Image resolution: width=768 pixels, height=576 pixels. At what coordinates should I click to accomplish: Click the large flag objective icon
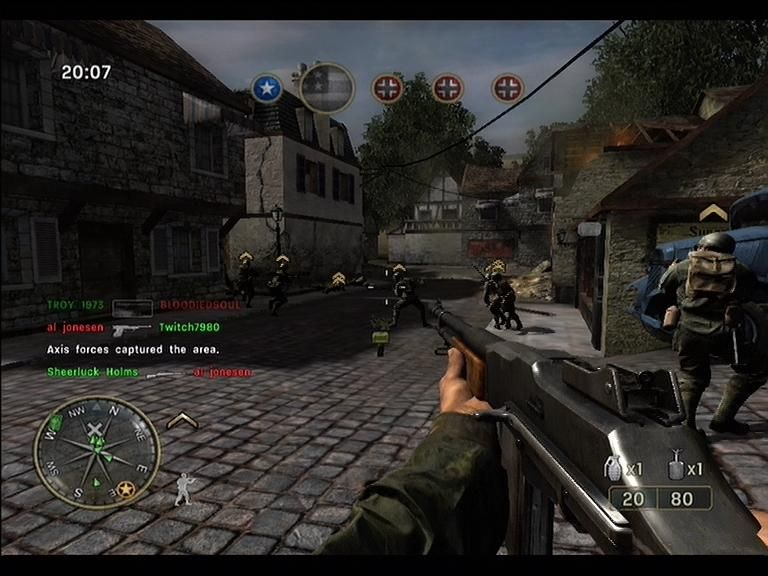pyautogui.click(x=327, y=88)
